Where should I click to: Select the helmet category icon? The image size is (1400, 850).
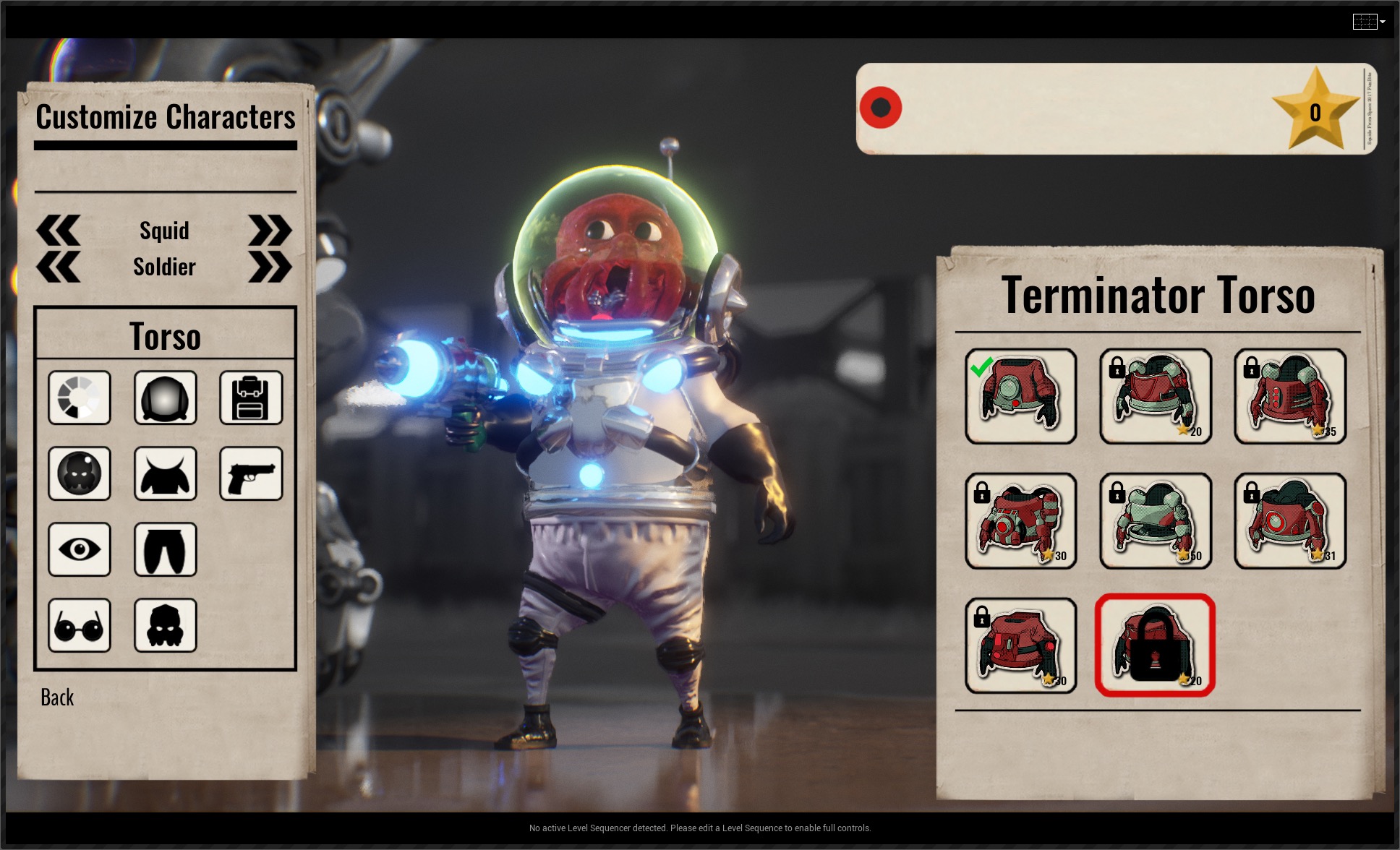click(165, 398)
